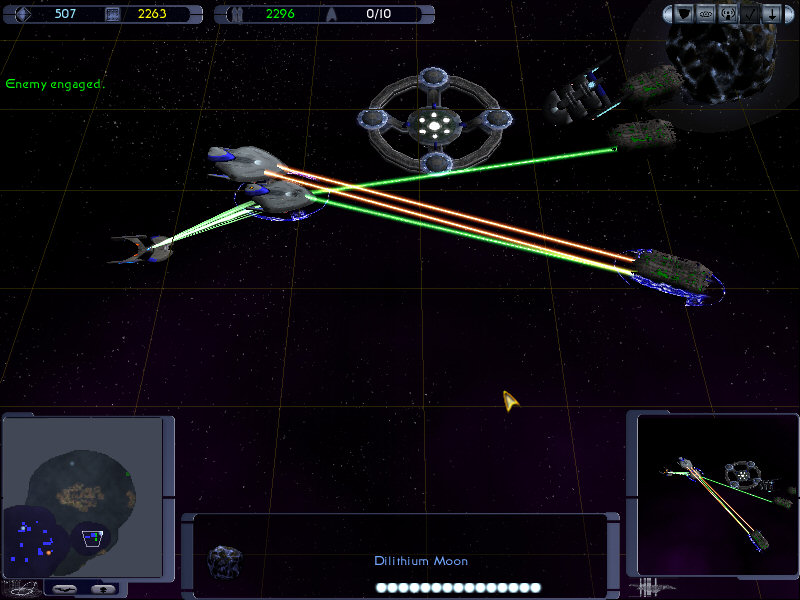Click the down arrow button
Viewport: 800px width, 600px height.
click(x=772, y=15)
